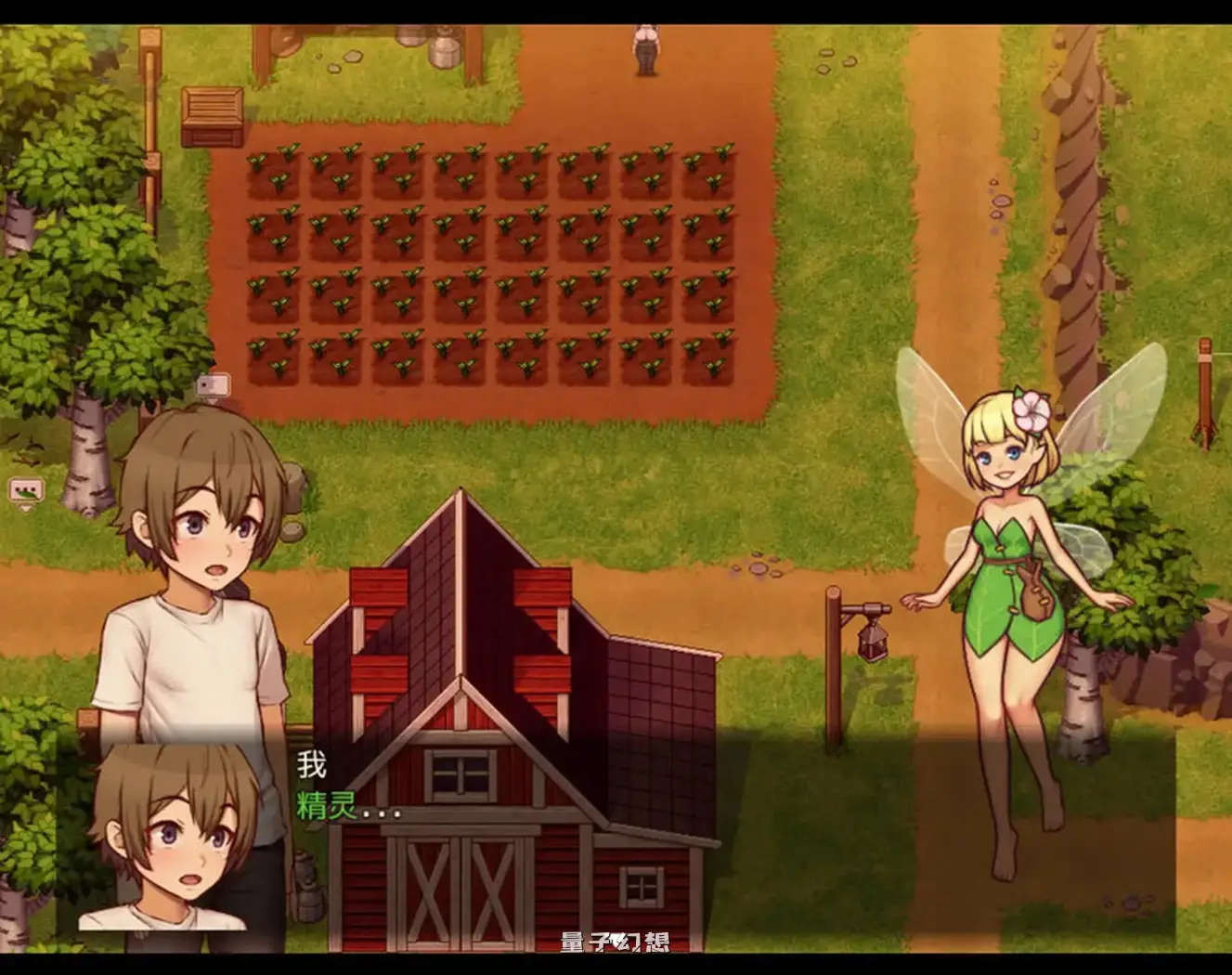Select the green speaker label 精灵
The image size is (1232, 975).
[323, 806]
